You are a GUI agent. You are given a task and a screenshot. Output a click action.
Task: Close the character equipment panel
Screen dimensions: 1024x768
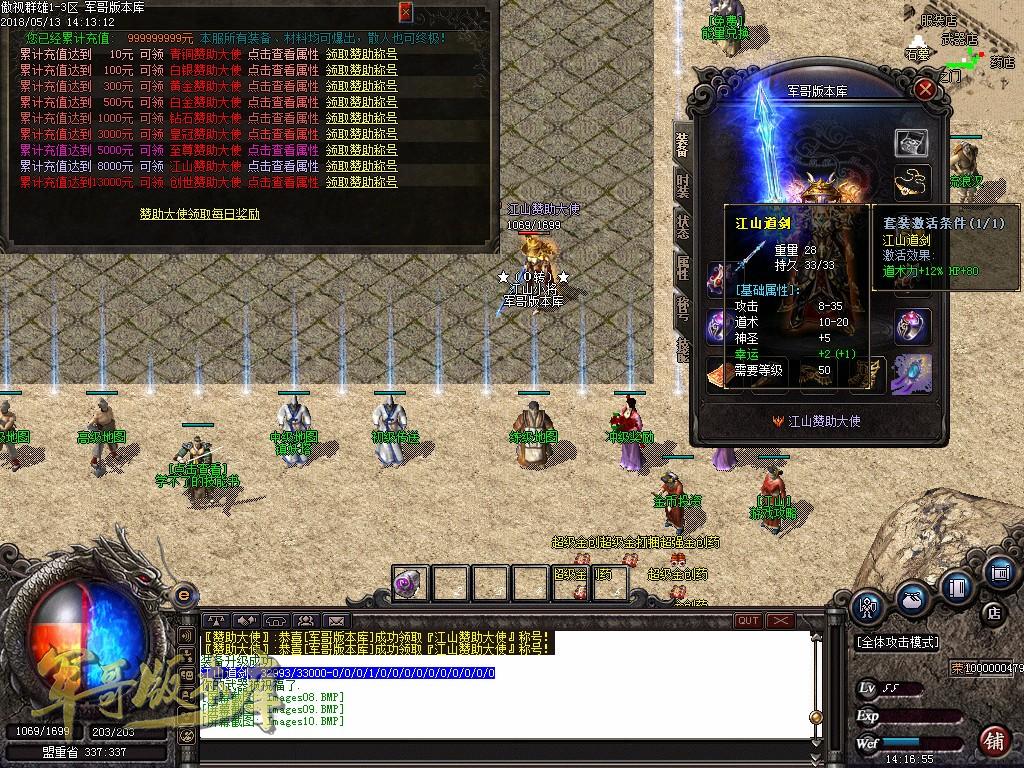coord(926,89)
